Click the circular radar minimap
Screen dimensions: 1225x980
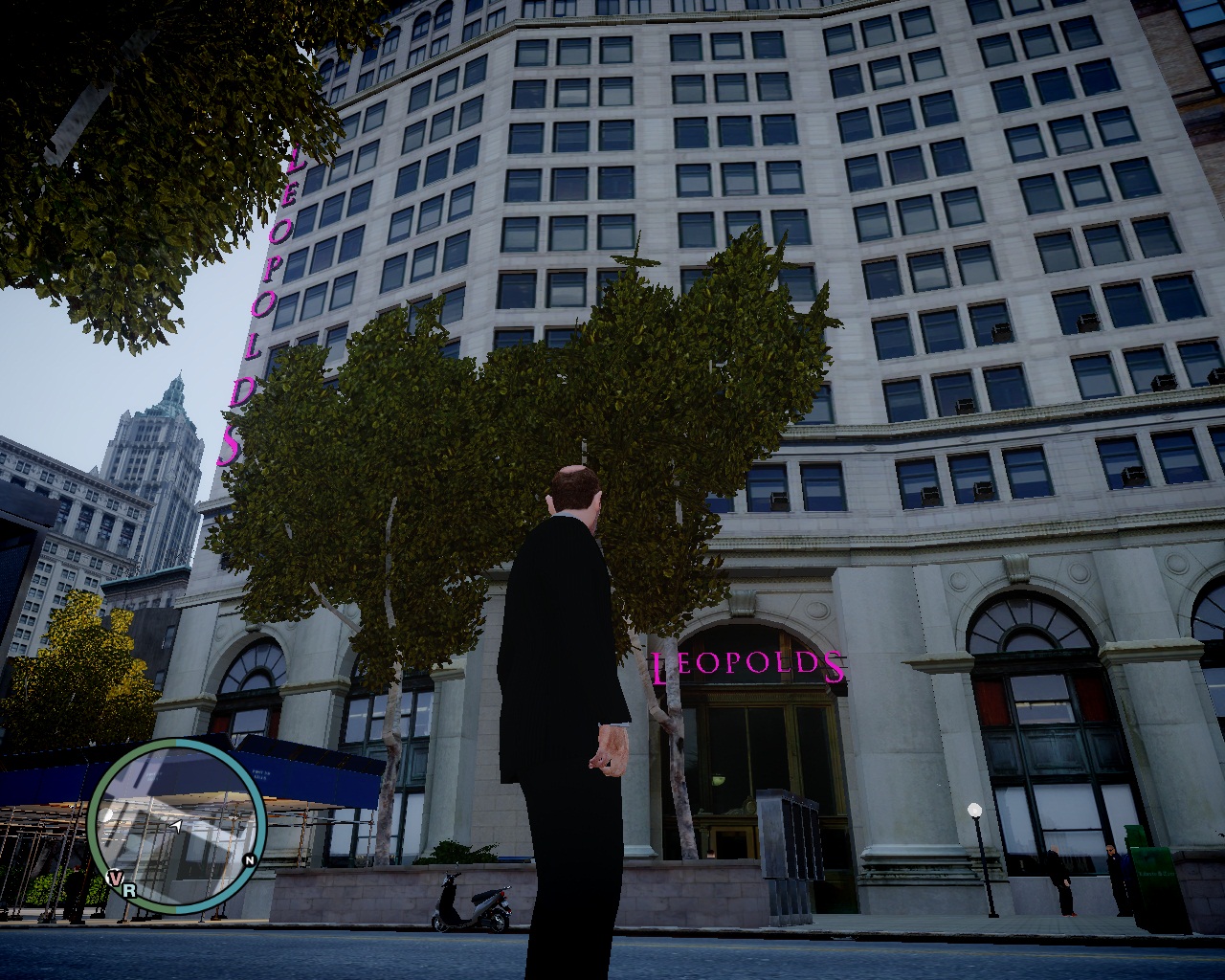[x=177, y=824]
